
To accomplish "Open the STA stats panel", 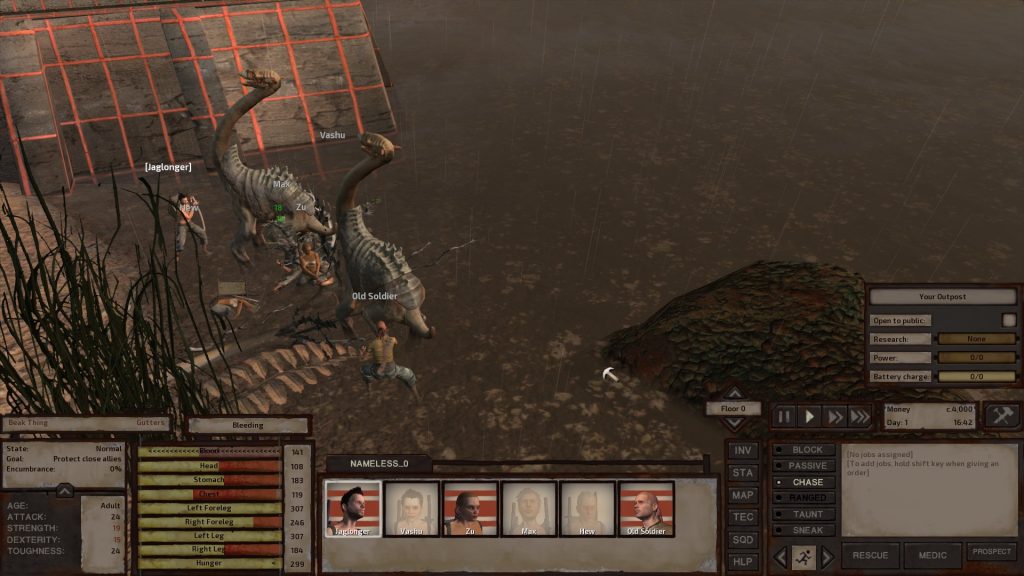I will coord(742,473).
